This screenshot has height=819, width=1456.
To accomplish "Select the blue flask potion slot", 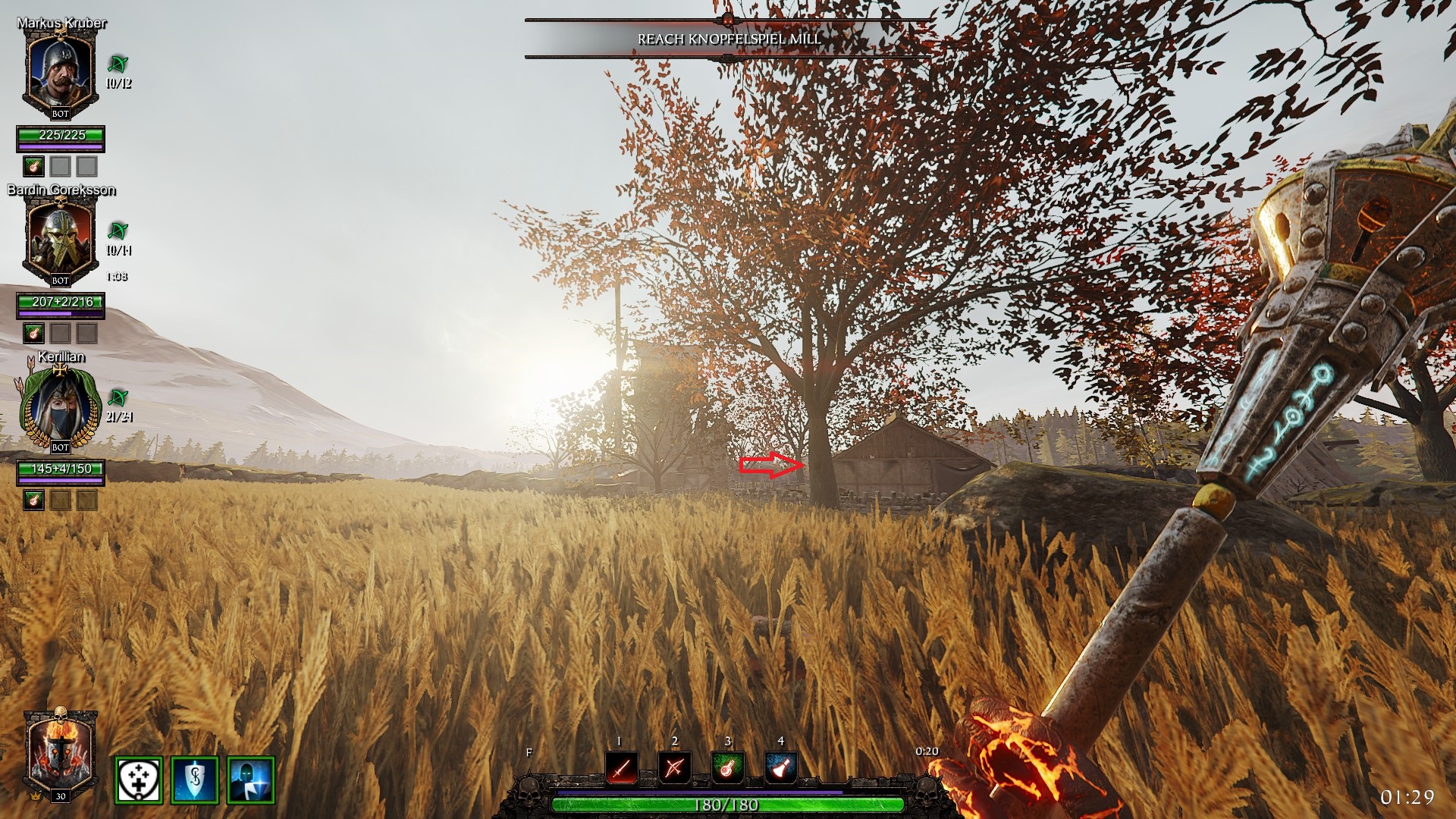I will click(780, 769).
